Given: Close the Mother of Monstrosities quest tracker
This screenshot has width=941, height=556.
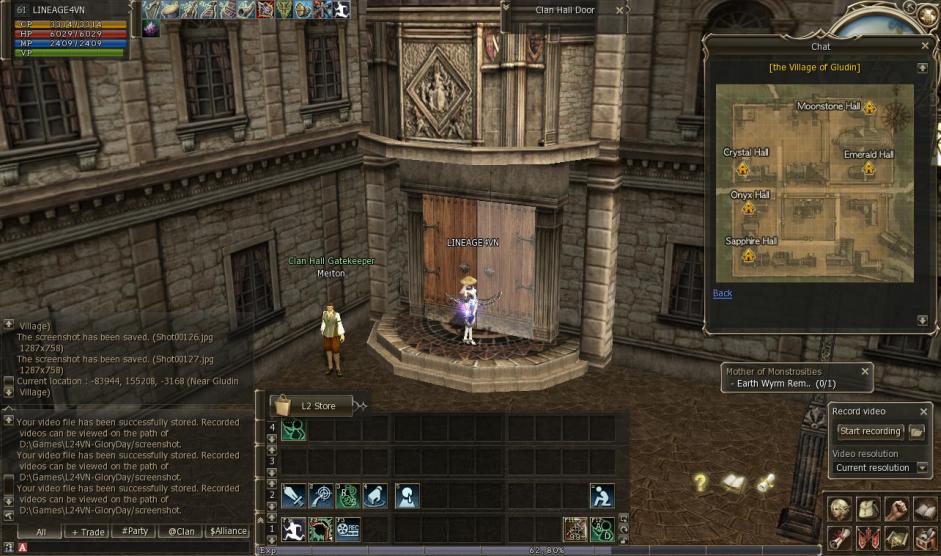Looking at the screenshot, I should point(865,371).
